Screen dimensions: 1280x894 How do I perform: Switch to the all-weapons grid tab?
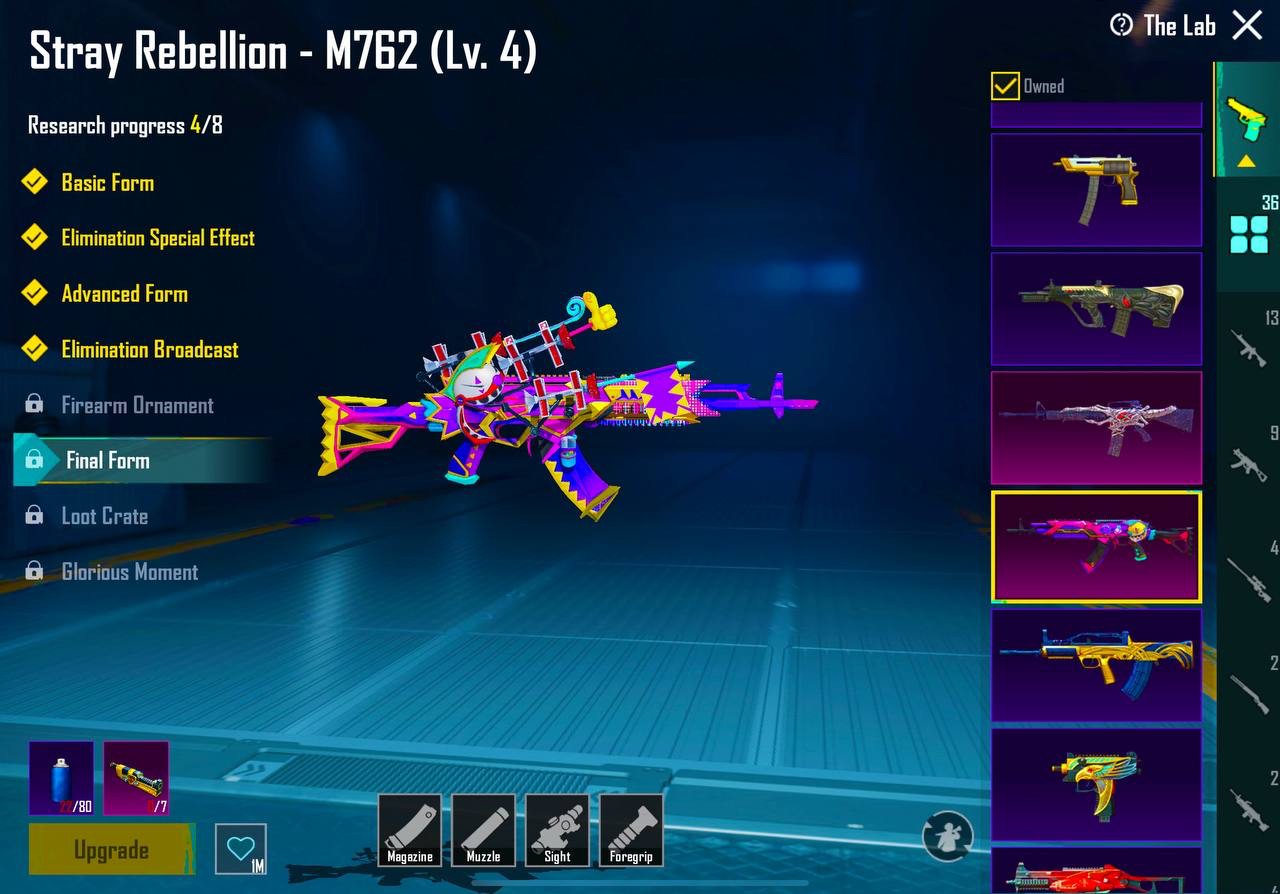click(x=1248, y=233)
